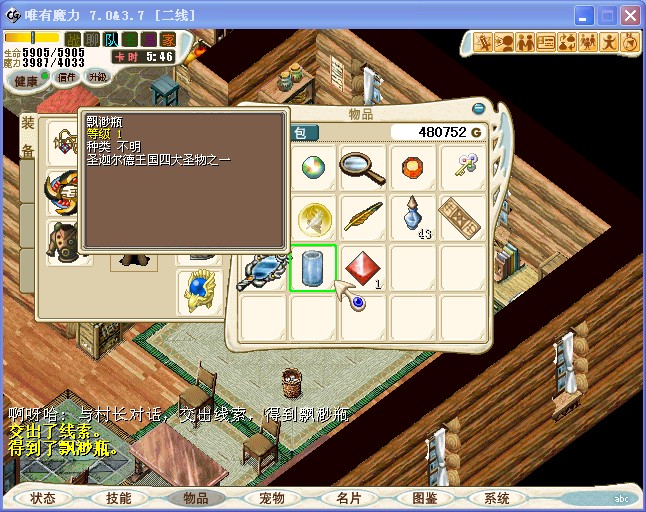Select the 飘渺瓶 glass bottle item

(x=313, y=268)
